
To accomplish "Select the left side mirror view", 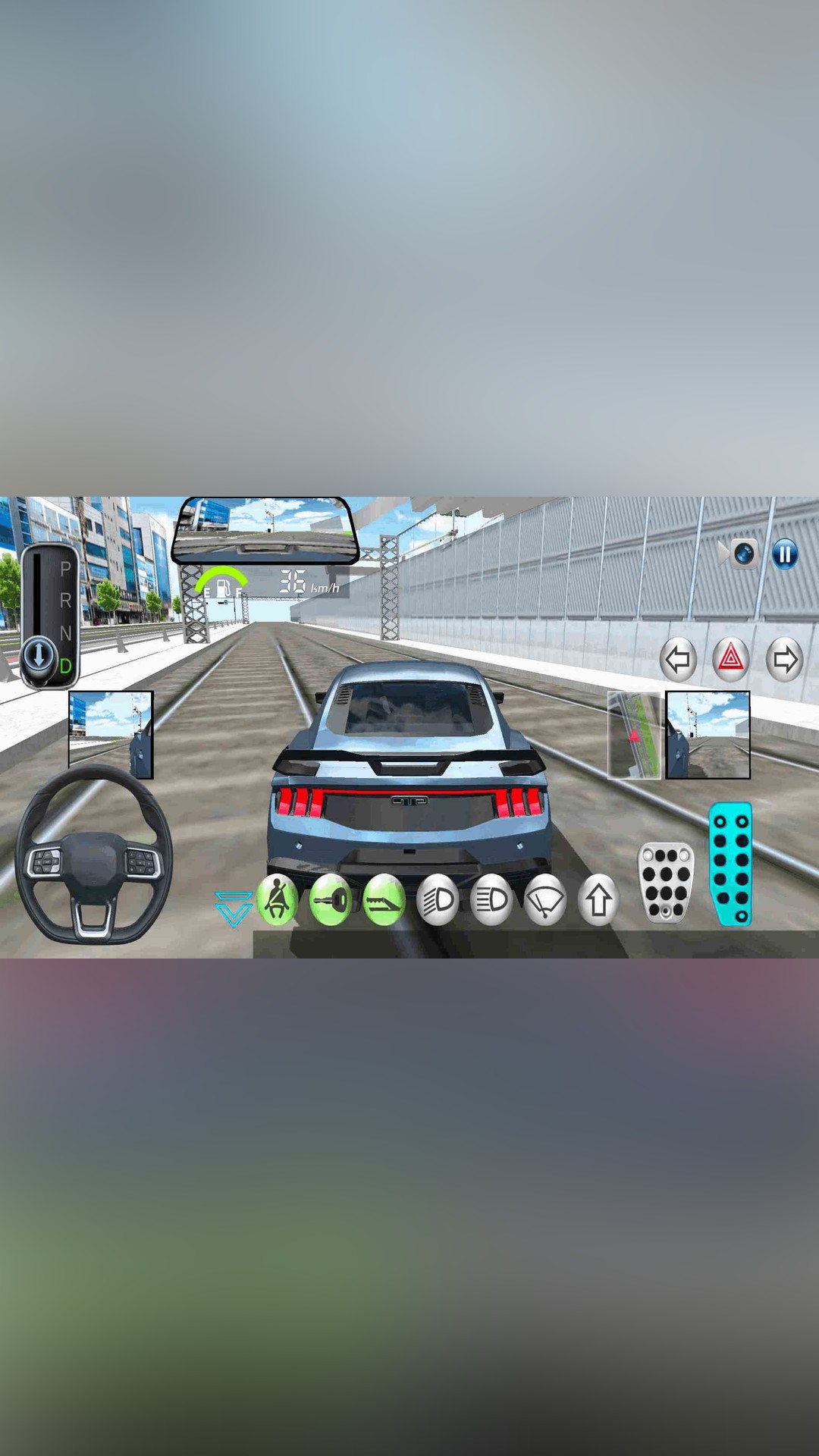I will 111,734.
